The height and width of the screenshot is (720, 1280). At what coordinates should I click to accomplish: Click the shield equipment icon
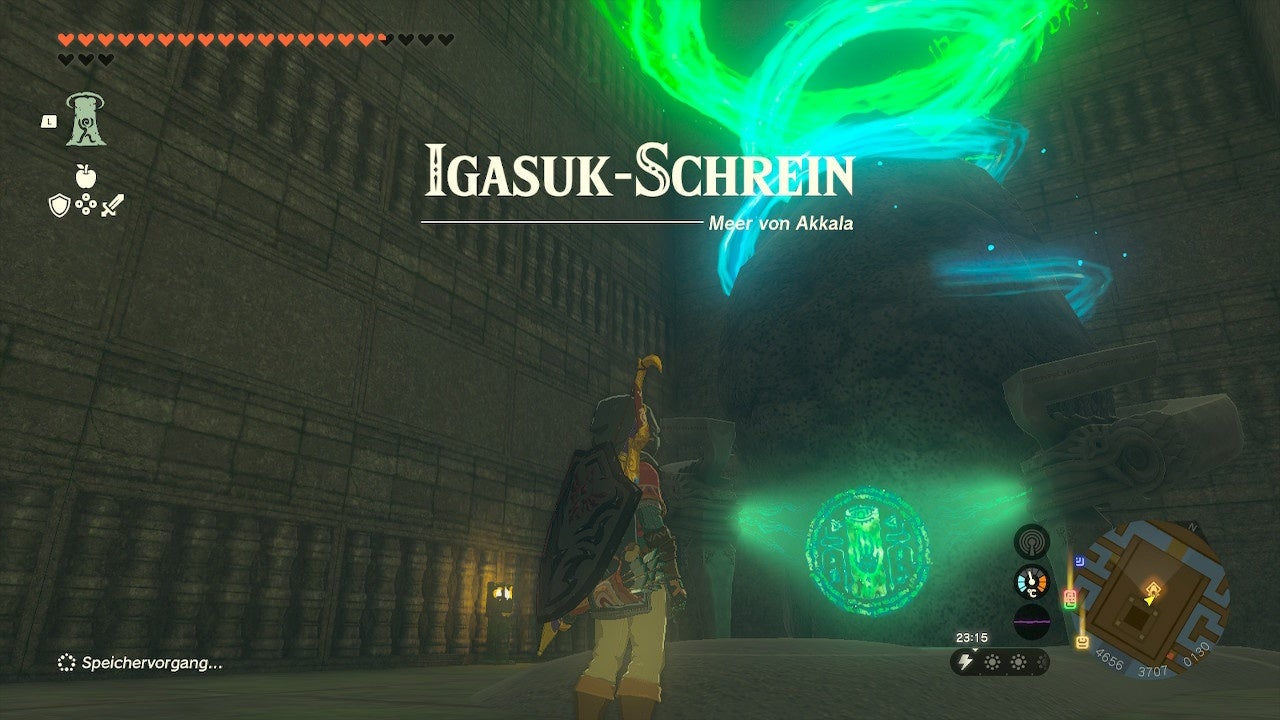pos(58,205)
